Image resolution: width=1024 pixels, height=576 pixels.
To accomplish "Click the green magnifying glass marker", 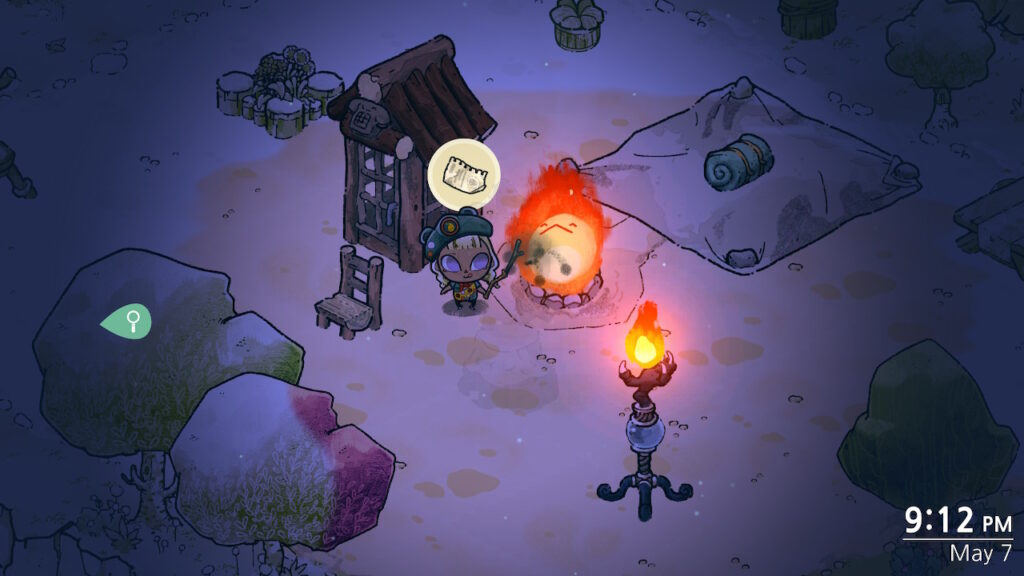I will 129,321.
